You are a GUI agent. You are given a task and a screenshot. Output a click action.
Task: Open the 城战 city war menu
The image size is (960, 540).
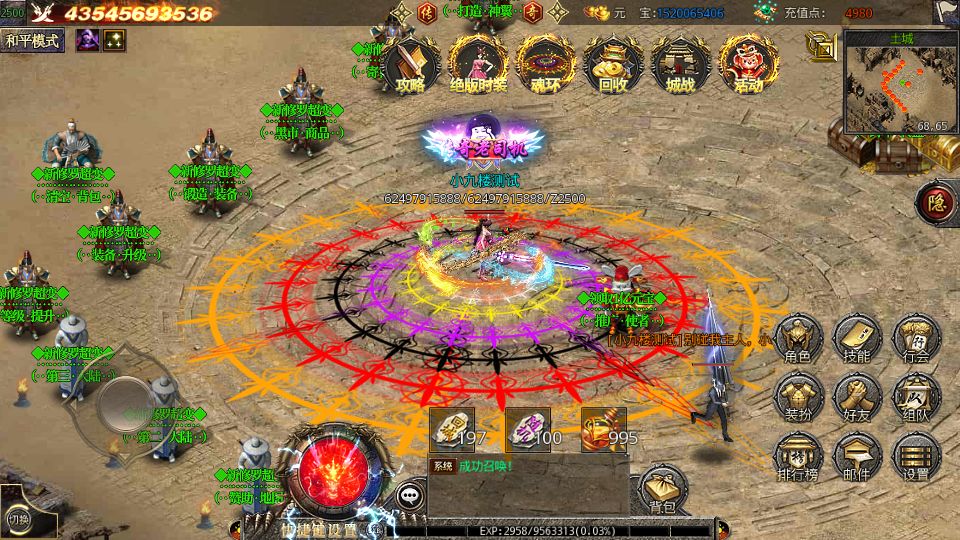(x=680, y=63)
